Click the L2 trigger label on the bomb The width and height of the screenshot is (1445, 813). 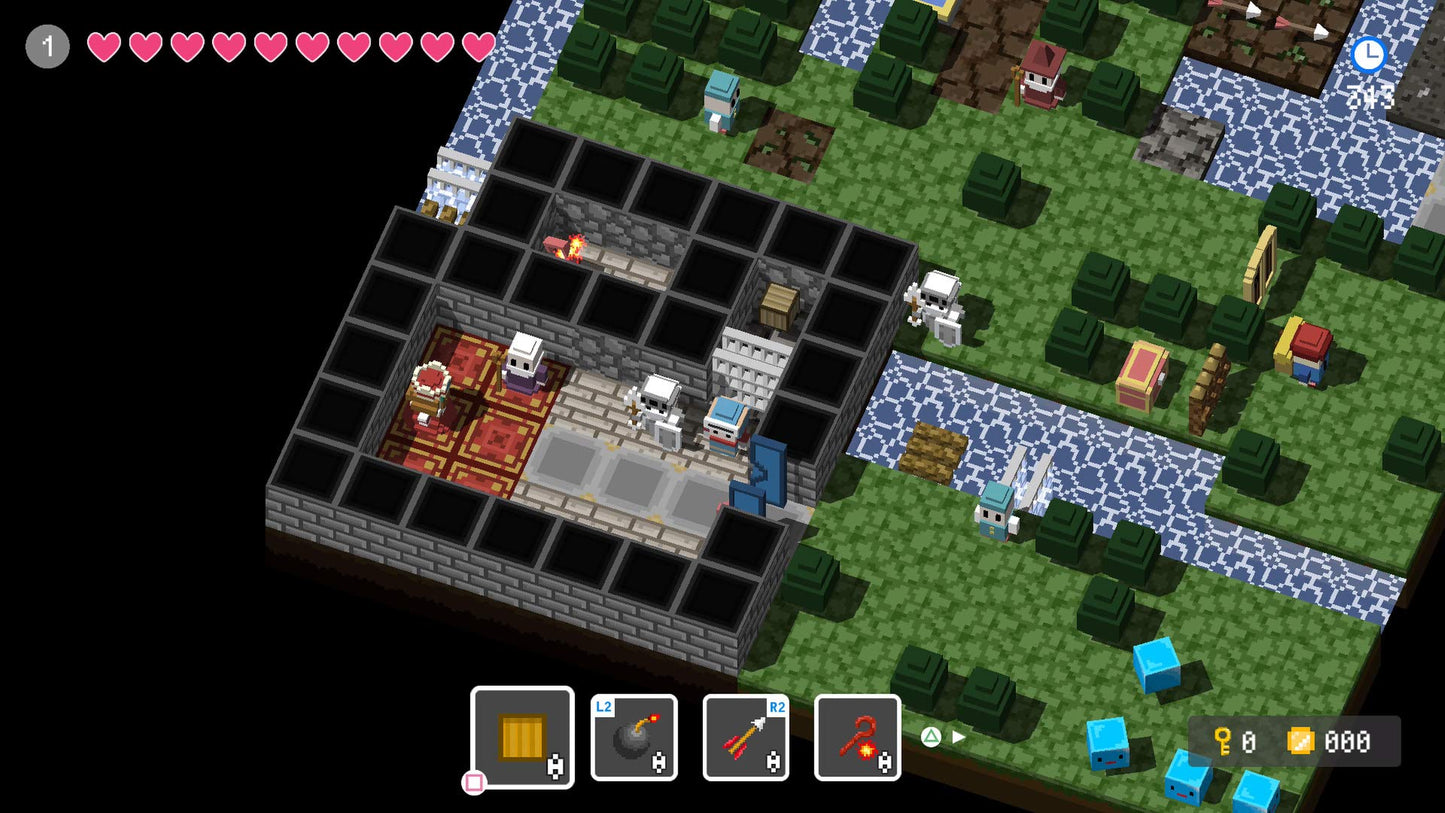(602, 706)
